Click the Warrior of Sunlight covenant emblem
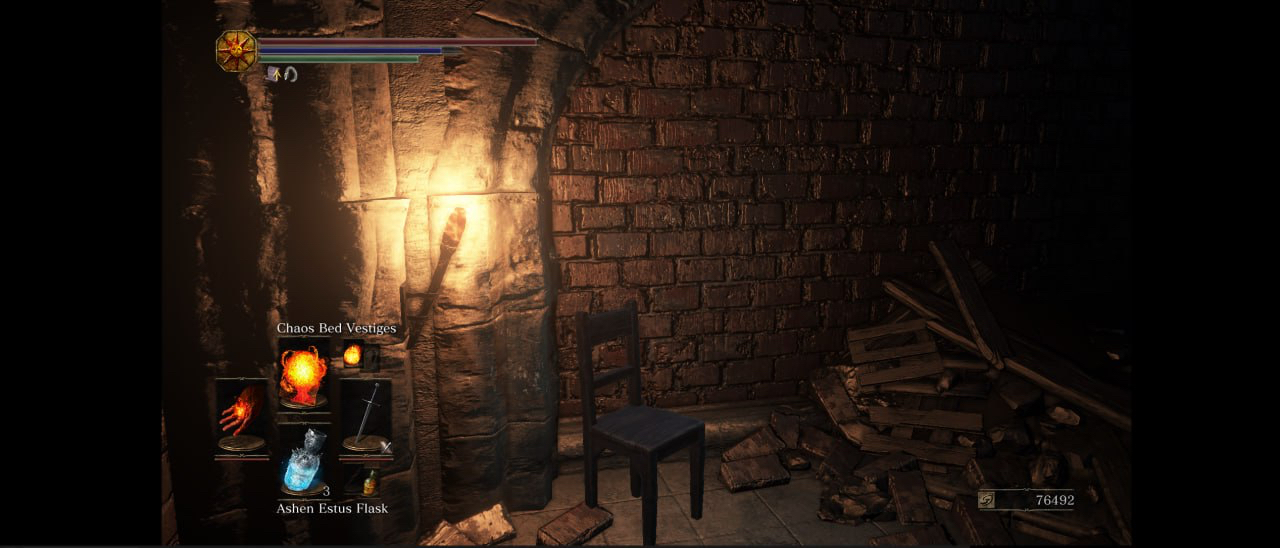The width and height of the screenshot is (1280, 548). pyautogui.click(x=237, y=51)
